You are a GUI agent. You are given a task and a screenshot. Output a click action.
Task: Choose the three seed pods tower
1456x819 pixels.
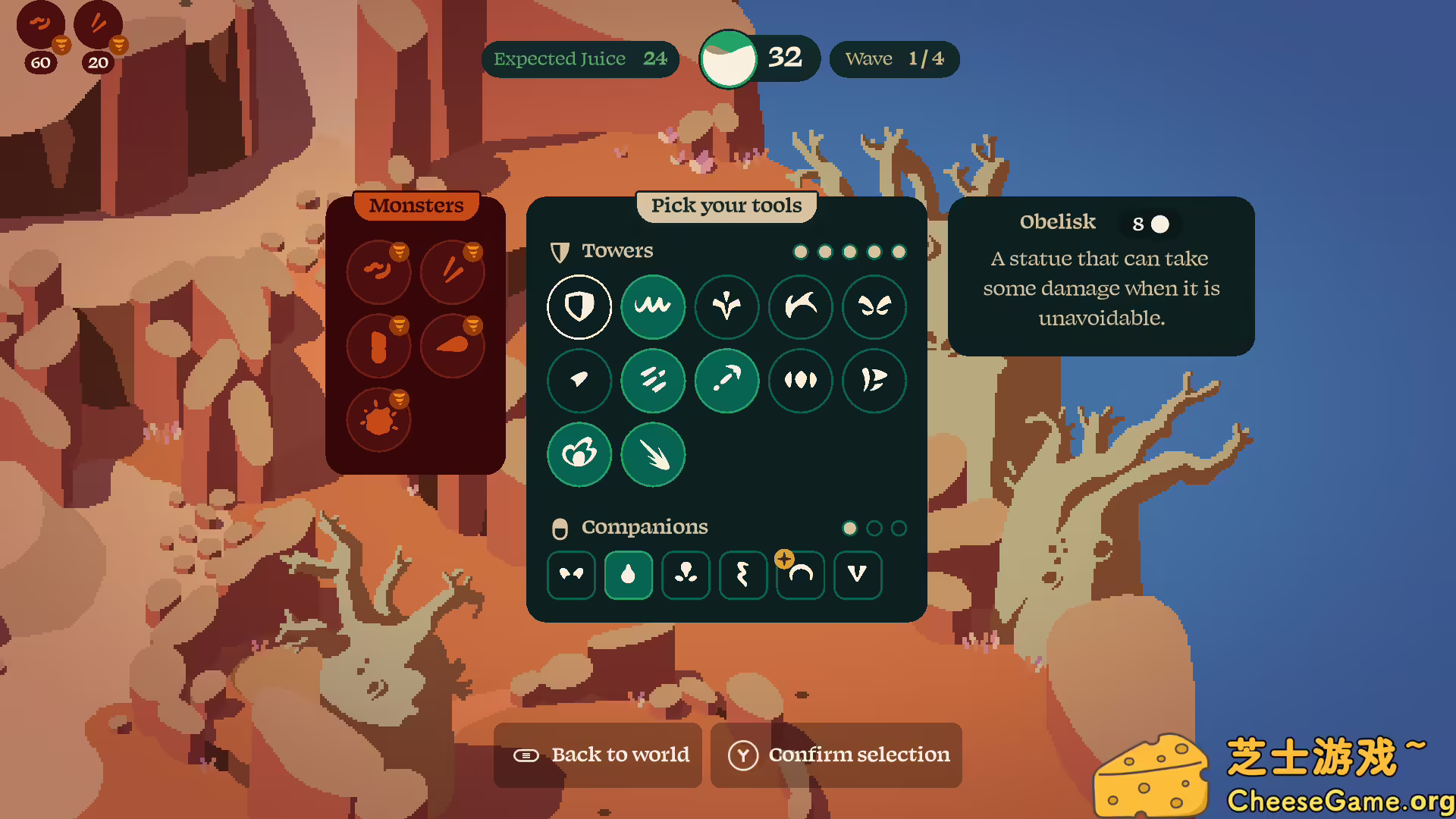801,380
